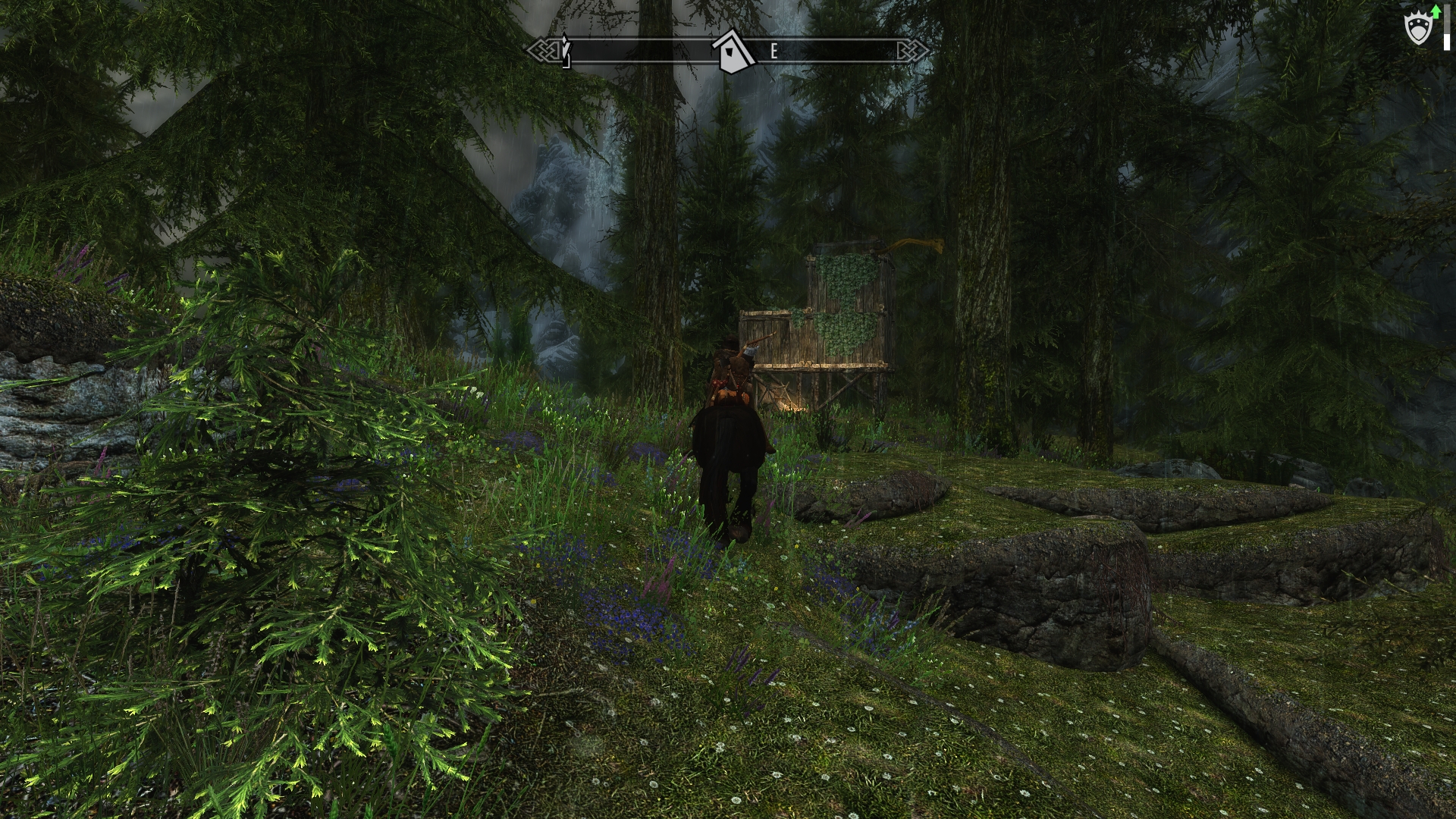
Task: Select the marker at the compass's left end
Action: tap(565, 50)
